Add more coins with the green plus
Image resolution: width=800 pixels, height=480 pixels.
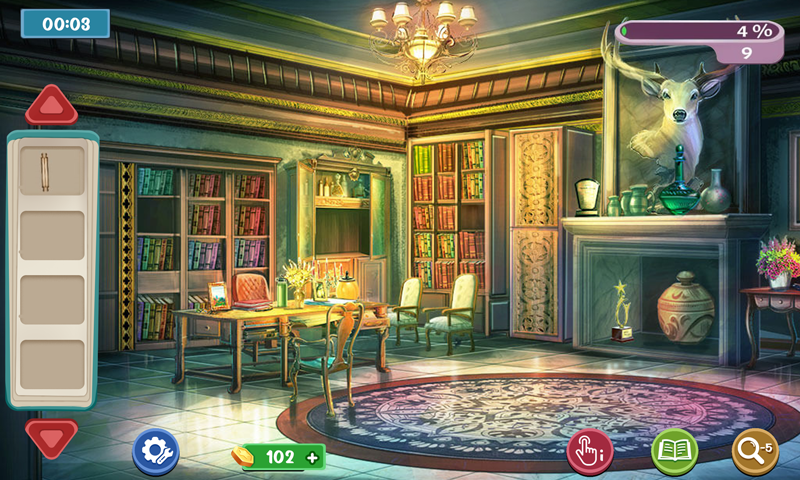point(314,458)
